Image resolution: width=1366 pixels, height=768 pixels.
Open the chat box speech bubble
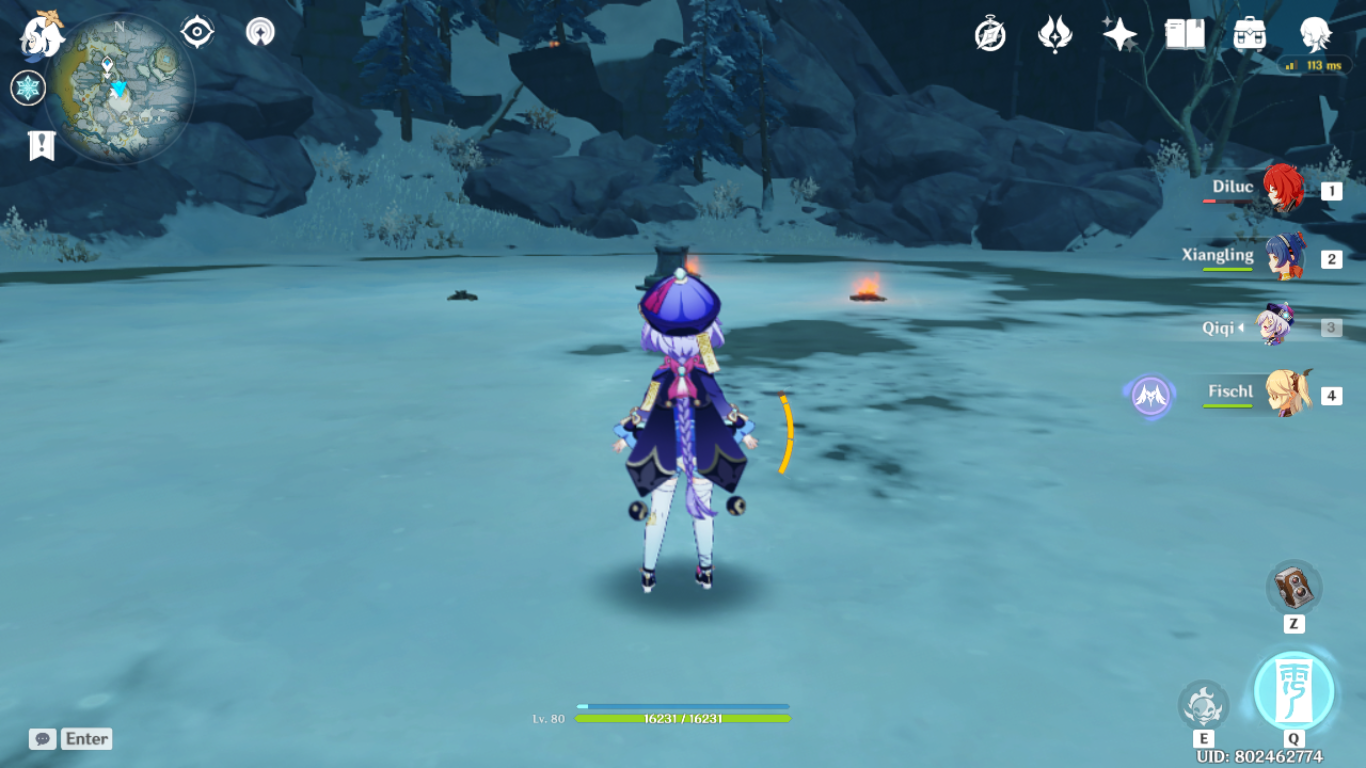[42, 739]
